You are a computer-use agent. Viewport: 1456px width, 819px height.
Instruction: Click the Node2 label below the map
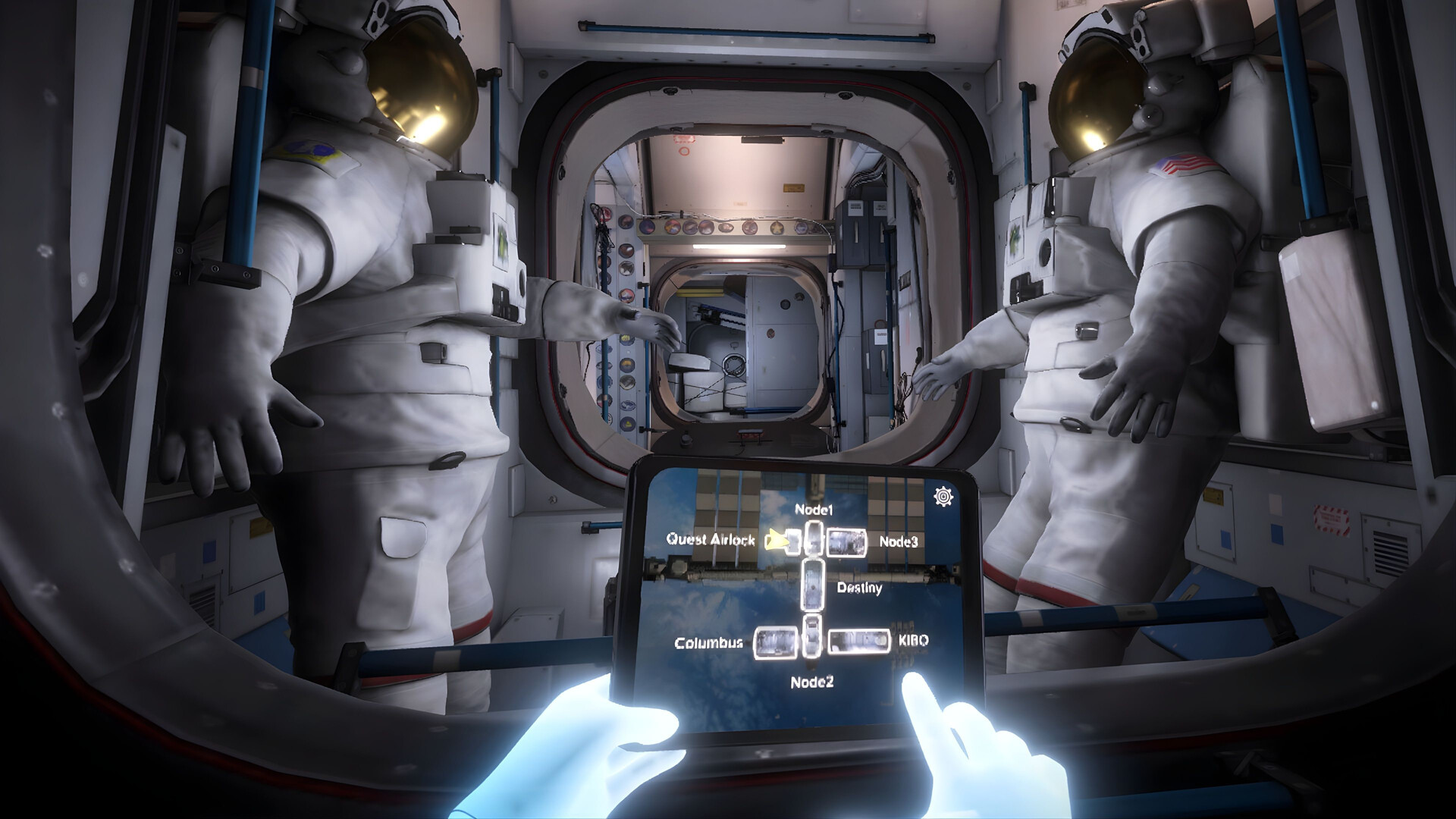pyautogui.click(x=813, y=681)
